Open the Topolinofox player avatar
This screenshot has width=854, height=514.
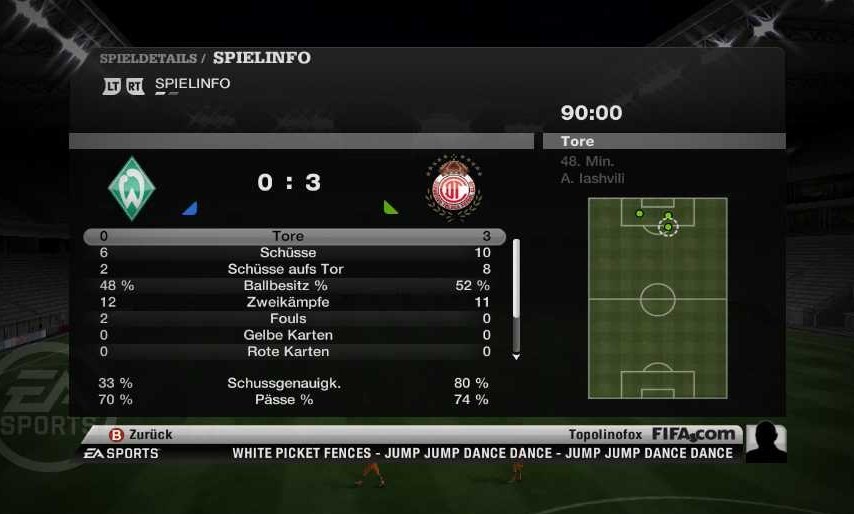(x=766, y=442)
